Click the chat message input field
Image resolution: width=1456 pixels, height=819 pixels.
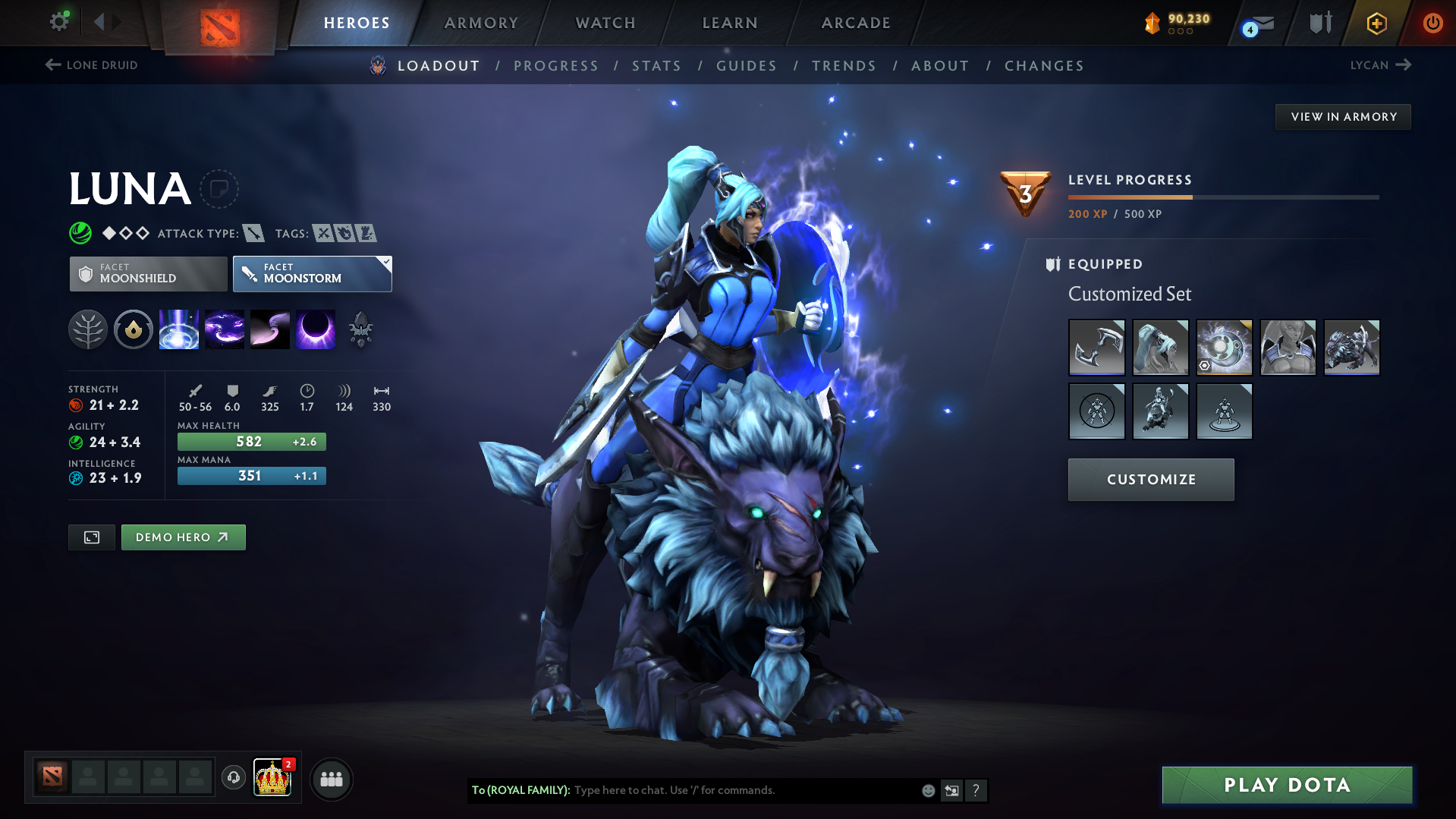744,790
